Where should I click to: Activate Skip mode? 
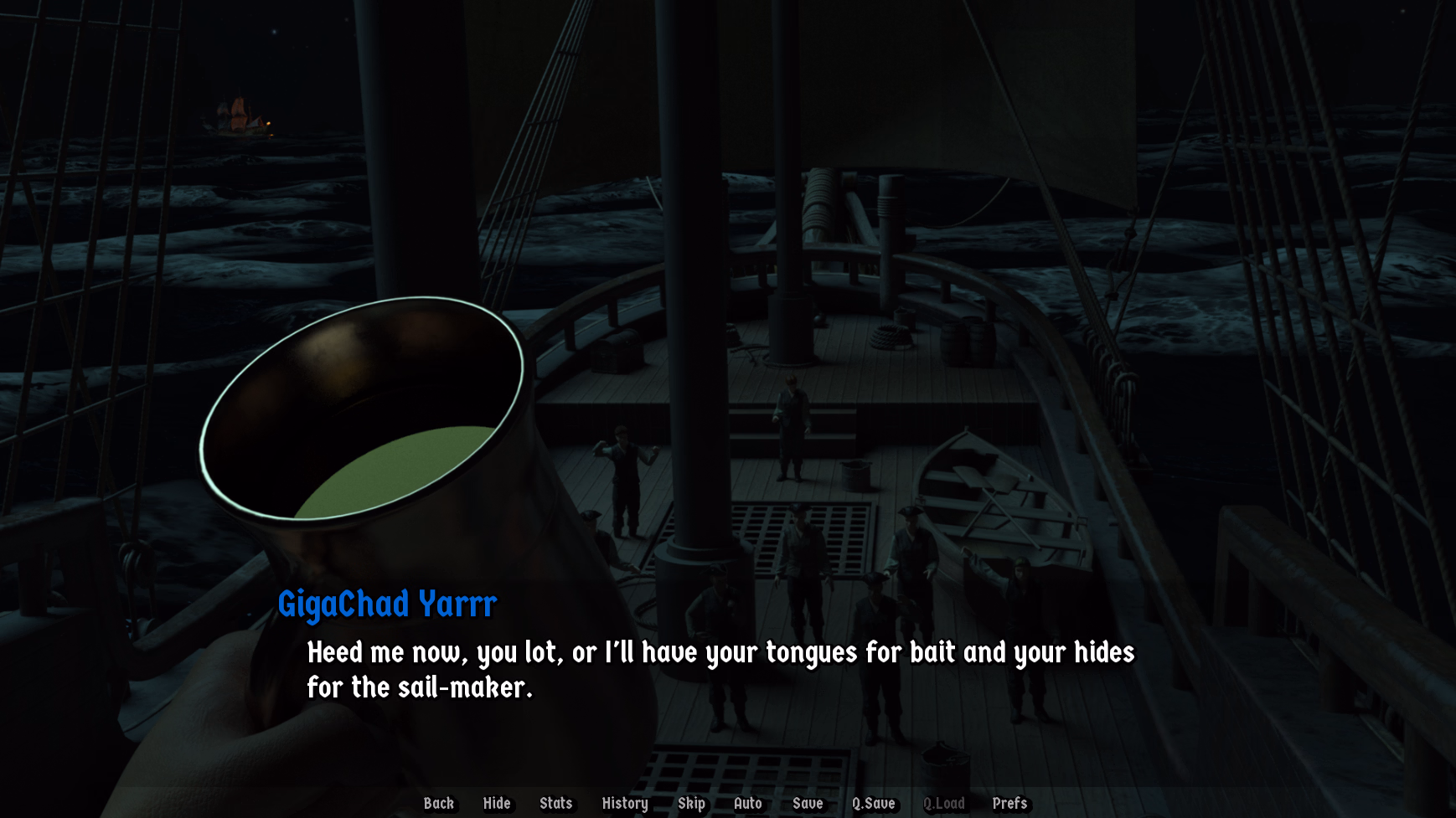pos(691,803)
